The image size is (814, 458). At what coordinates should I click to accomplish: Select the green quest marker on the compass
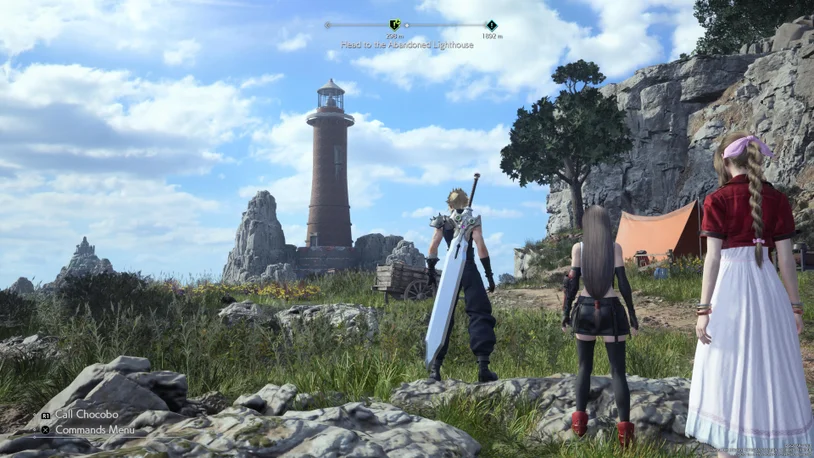pos(394,25)
